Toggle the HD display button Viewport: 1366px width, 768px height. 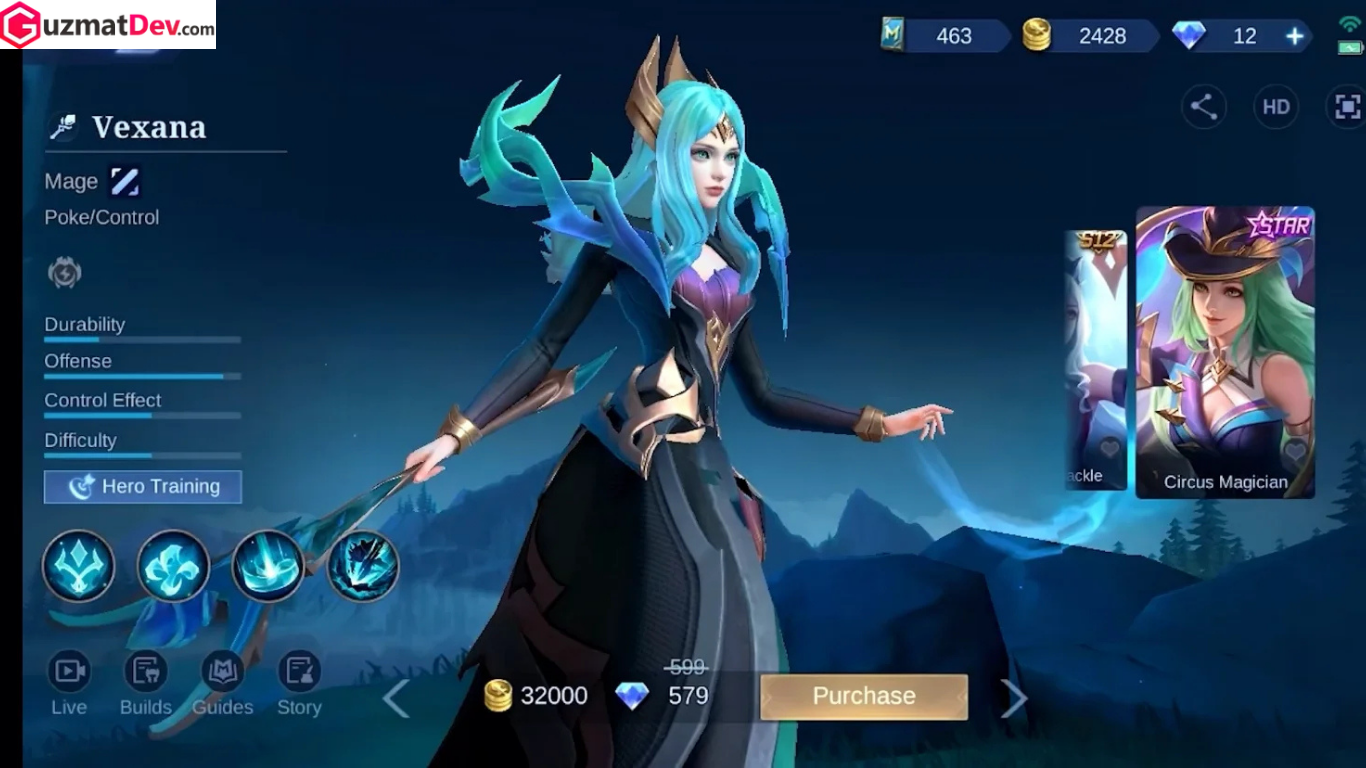1276,107
